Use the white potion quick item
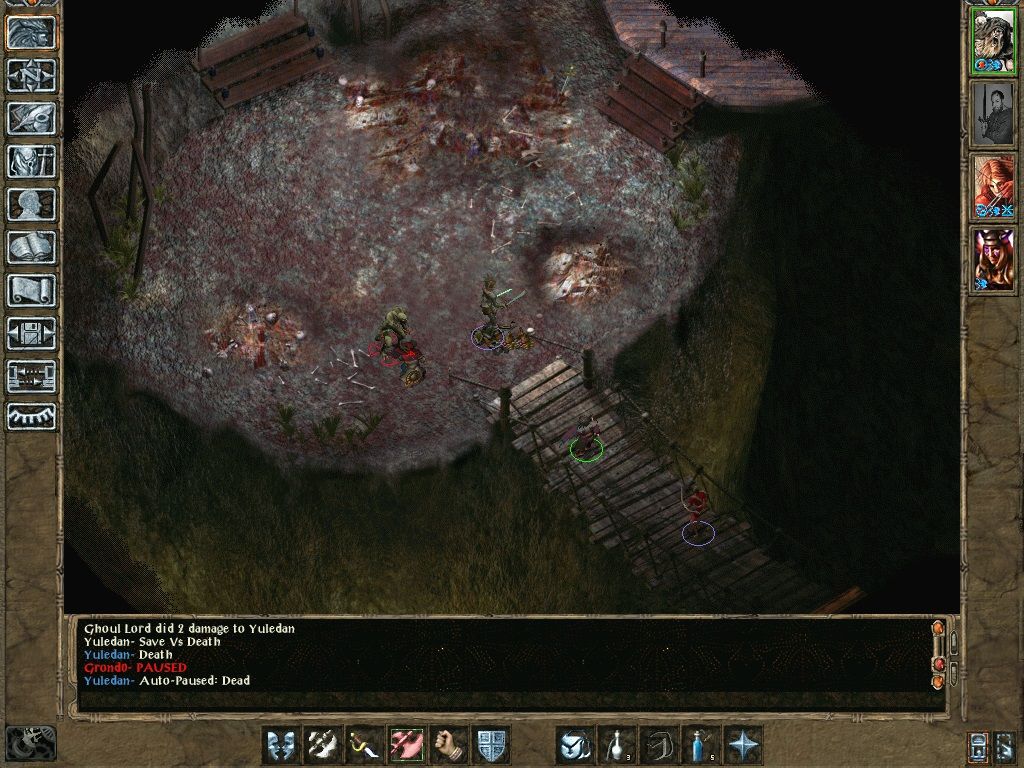This screenshot has width=1024, height=768. pos(617,745)
